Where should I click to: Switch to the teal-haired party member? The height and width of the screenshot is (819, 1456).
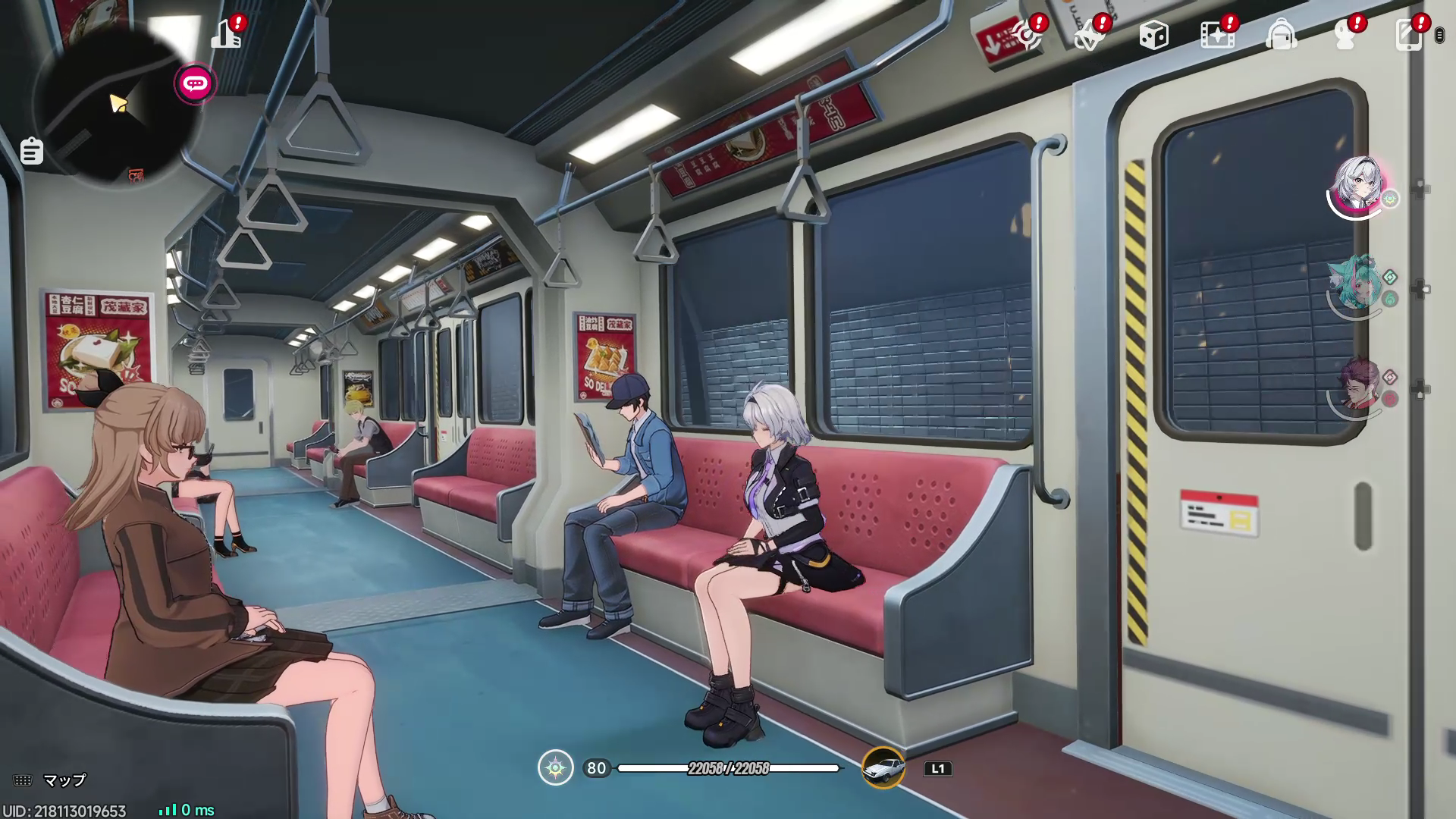point(1357,286)
